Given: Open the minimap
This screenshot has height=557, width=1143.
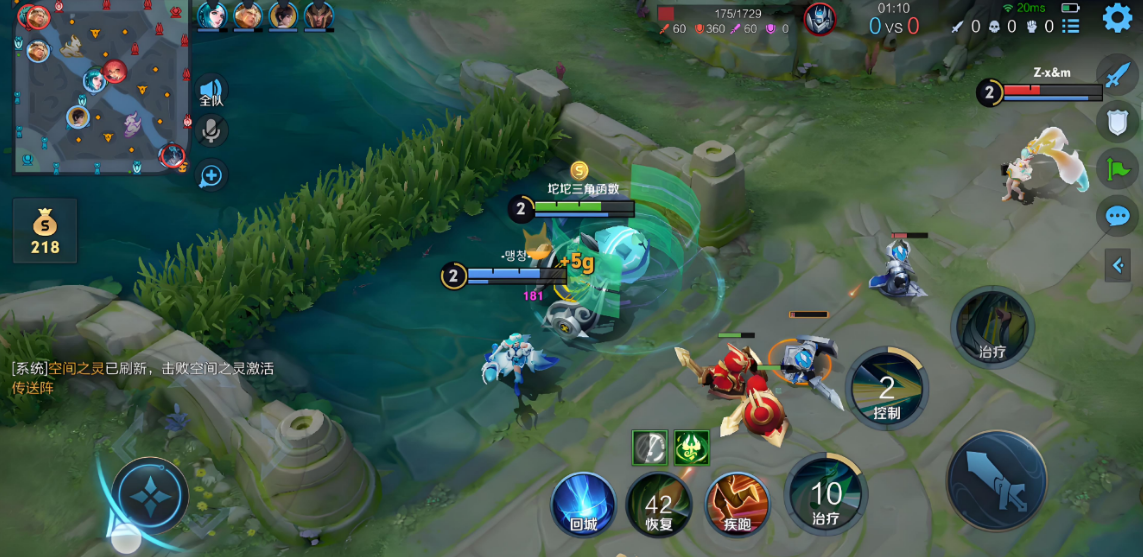Looking at the screenshot, I should tap(101, 88).
